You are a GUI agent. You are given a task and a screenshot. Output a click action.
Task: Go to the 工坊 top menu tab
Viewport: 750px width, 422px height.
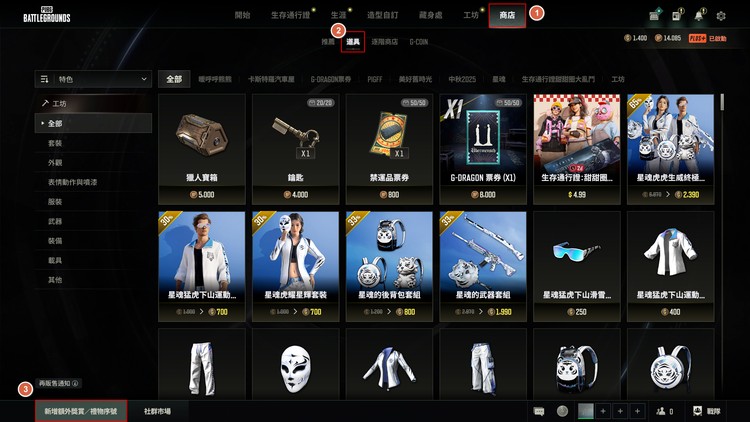pyautogui.click(x=471, y=16)
